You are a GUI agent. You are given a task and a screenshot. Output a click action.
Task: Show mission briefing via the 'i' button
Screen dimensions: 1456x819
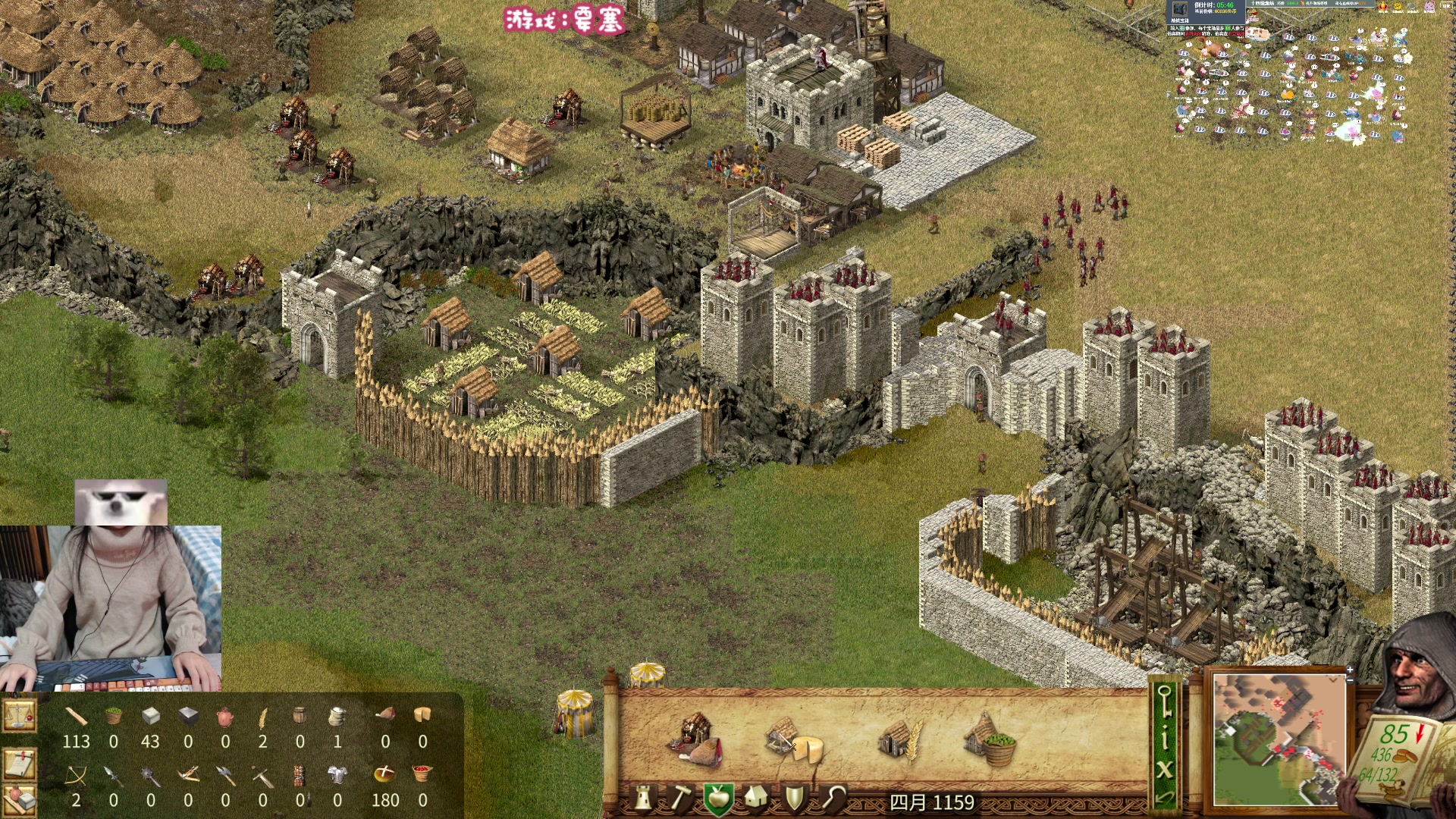click(x=1165, y=737)
